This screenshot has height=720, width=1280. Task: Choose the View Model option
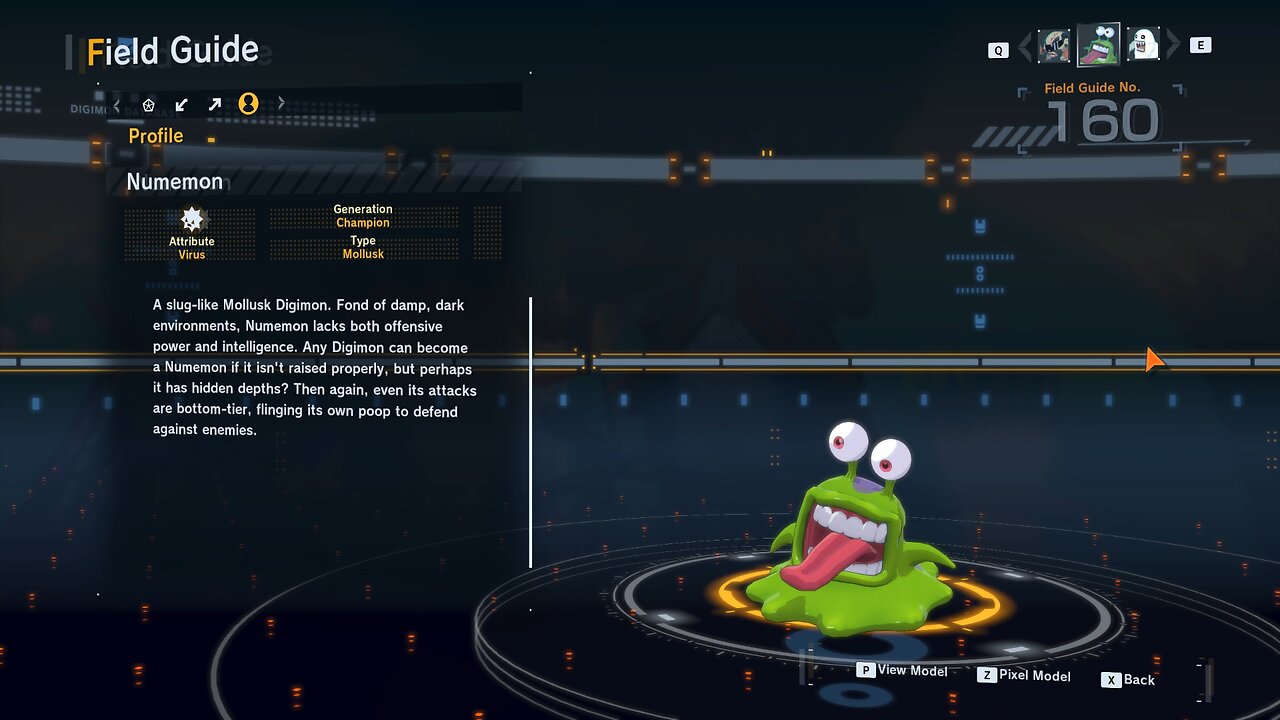tap(902, 671)
